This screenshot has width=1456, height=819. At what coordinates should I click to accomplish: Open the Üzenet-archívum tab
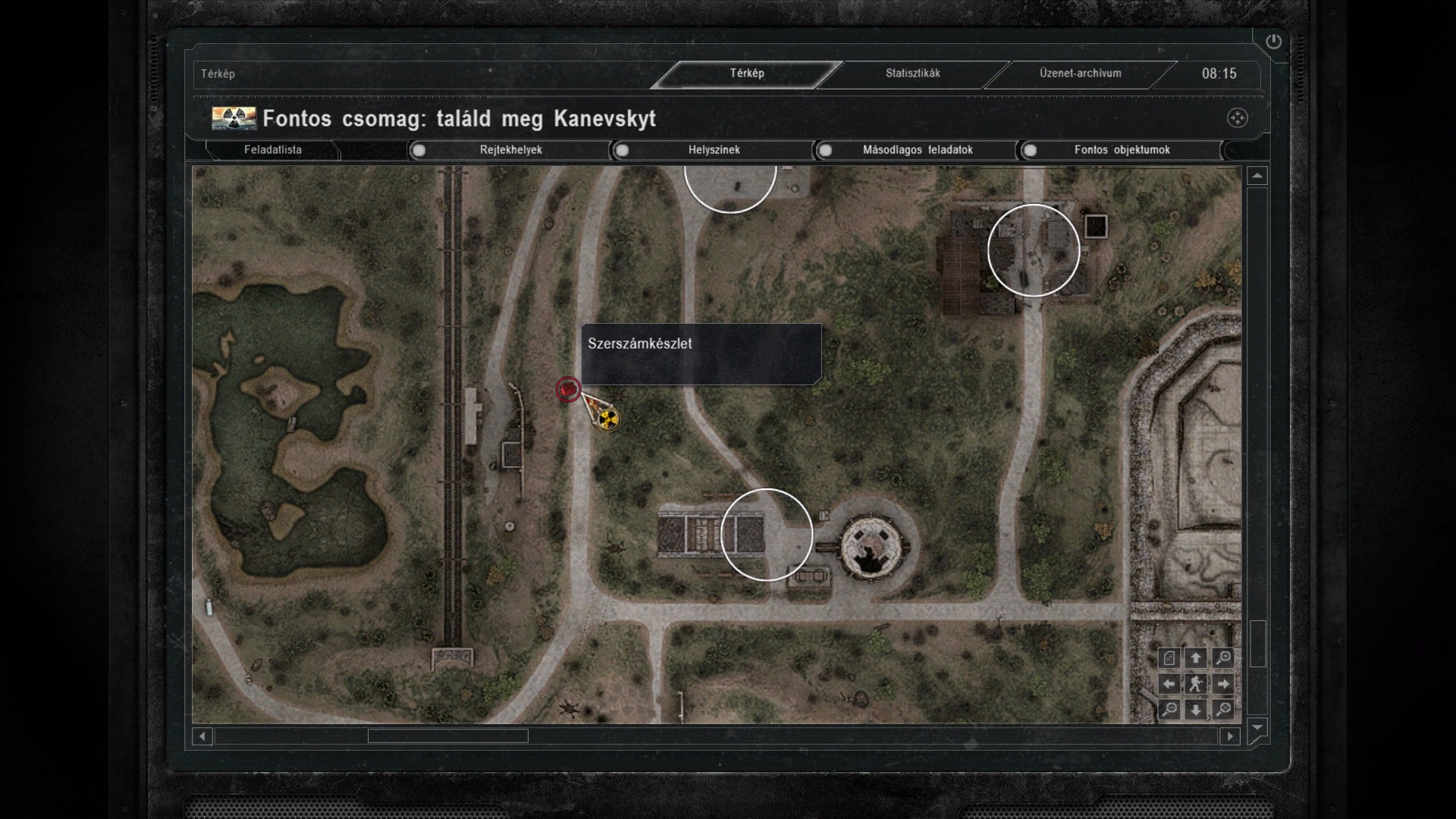[1080, 74]
